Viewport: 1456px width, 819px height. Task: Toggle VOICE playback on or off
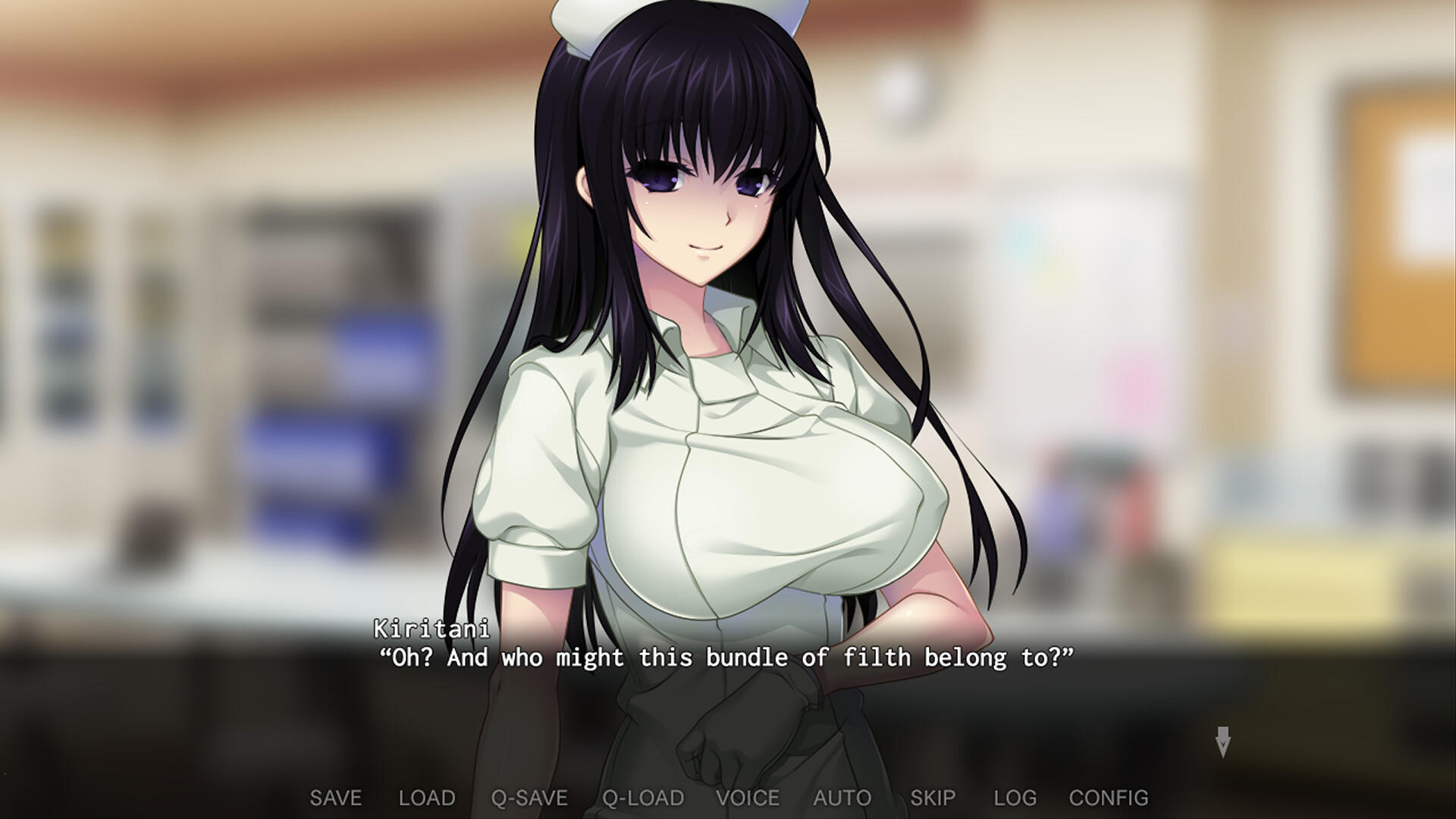749,798
